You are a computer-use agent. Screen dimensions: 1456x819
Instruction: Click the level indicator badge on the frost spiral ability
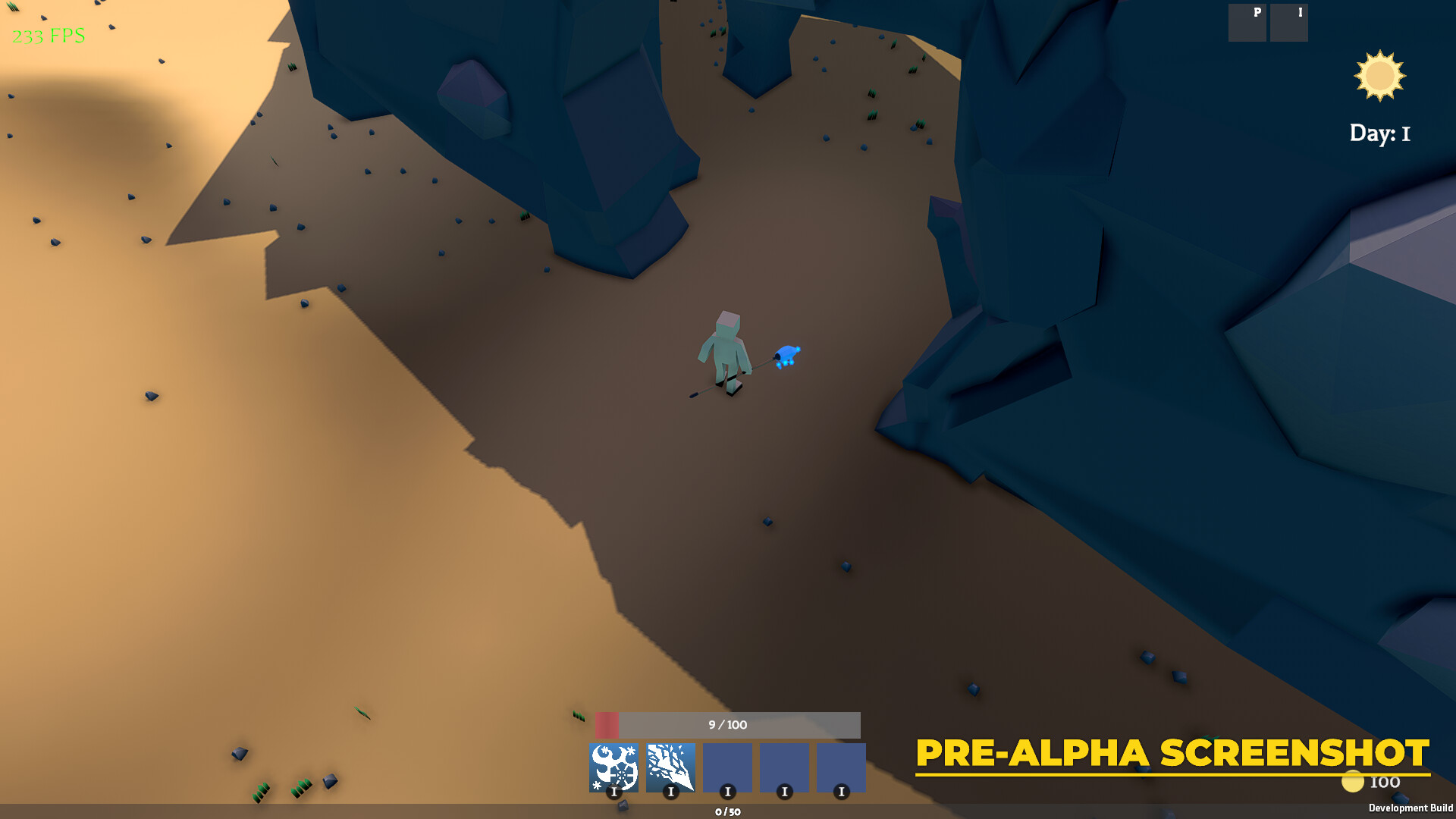click(x=614, y=791)
